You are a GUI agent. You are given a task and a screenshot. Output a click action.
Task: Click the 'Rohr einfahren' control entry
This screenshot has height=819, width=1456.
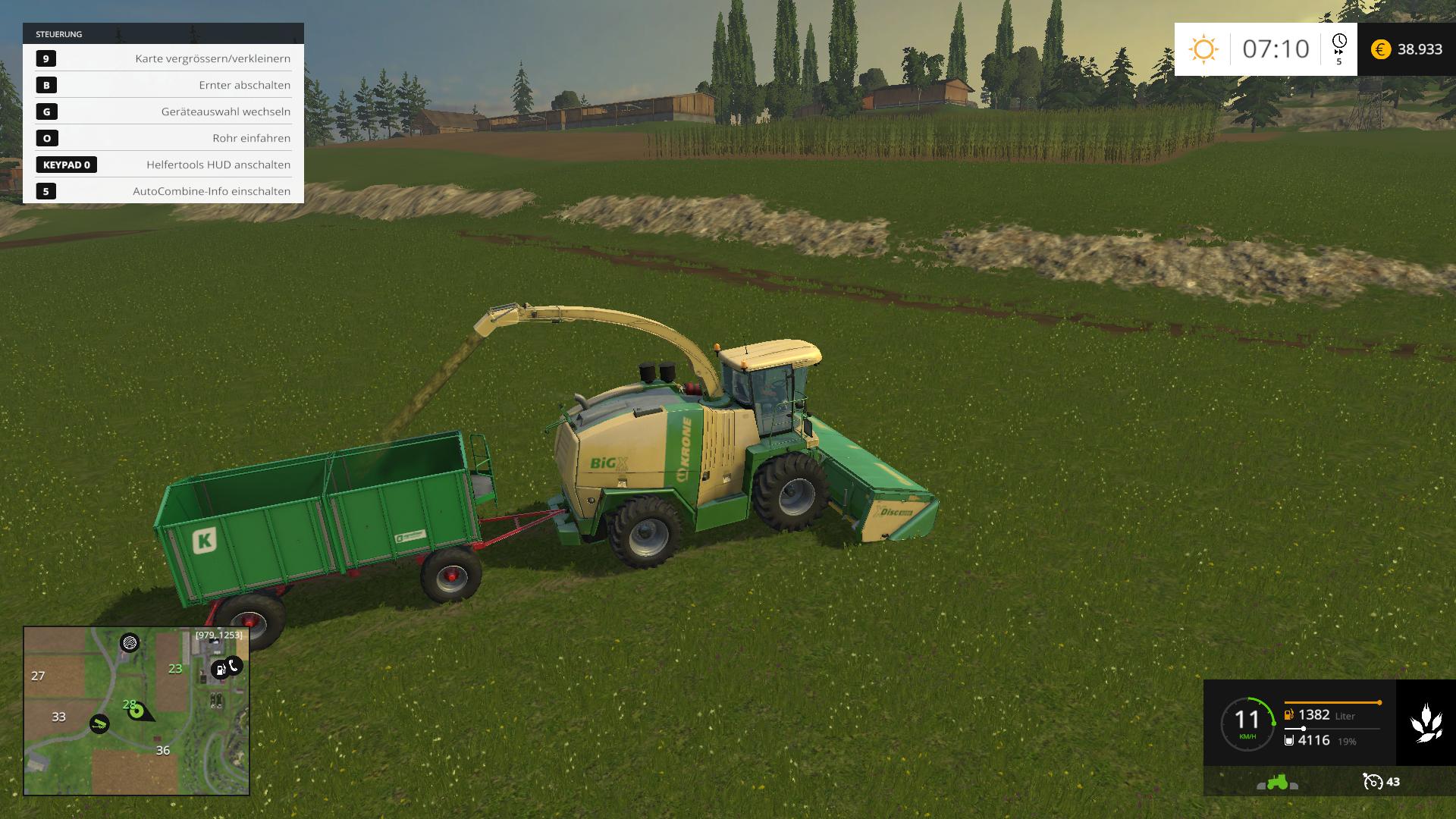point(163,138)
